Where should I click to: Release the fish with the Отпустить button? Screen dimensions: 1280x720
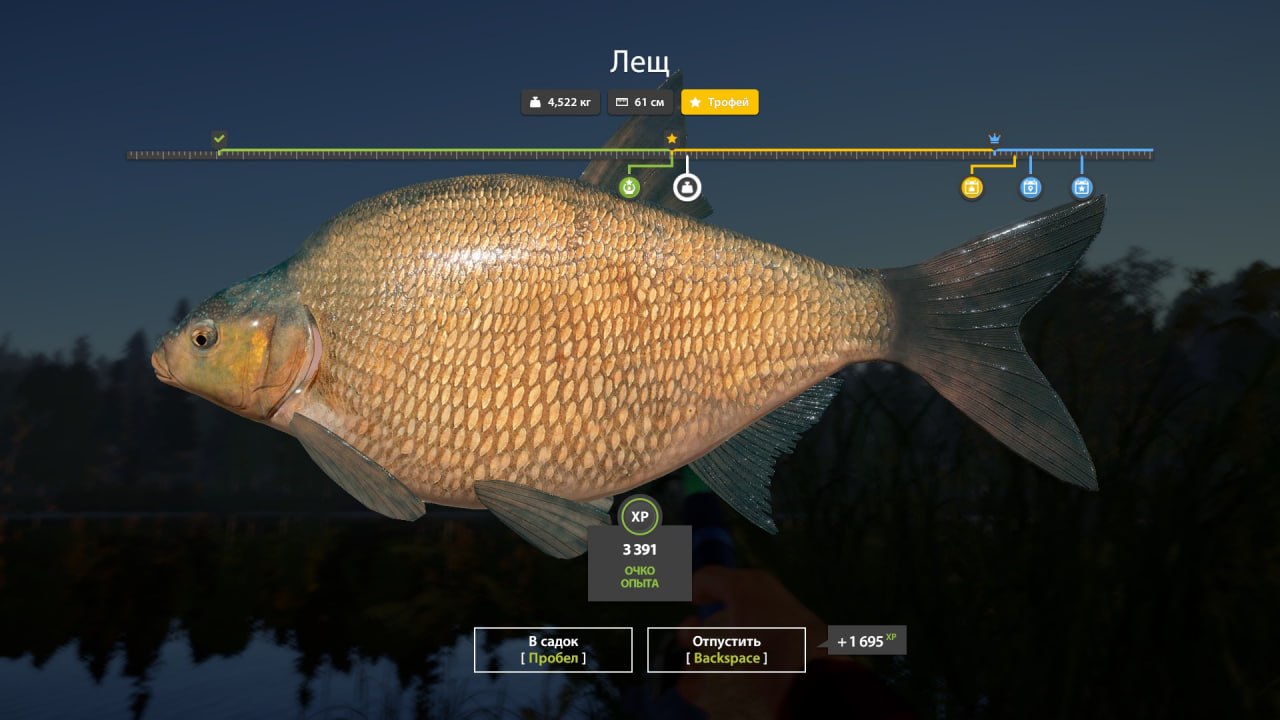[726, 650]
